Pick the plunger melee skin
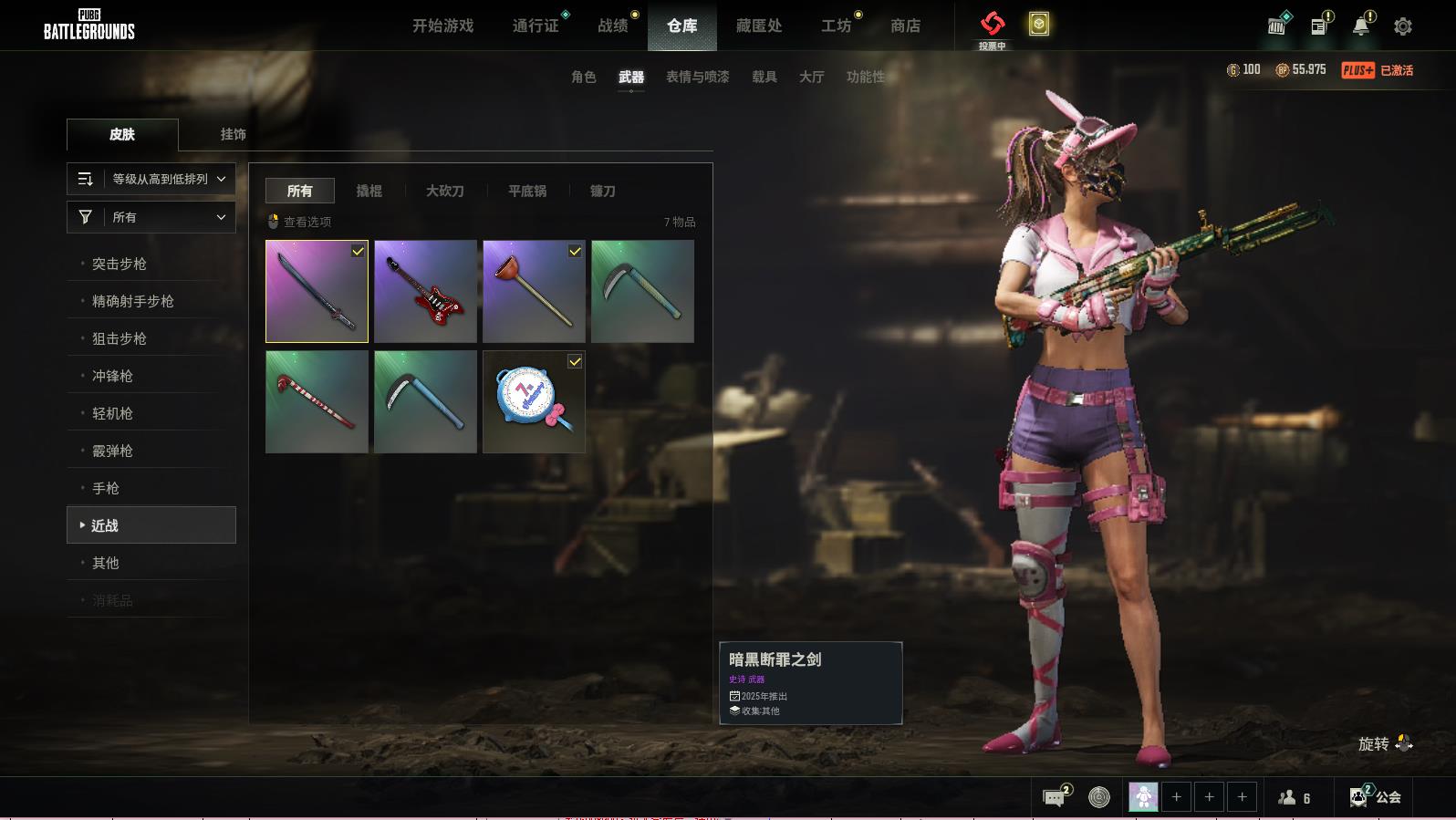Screen dimensions: 1456x820 tap(534, 291)
